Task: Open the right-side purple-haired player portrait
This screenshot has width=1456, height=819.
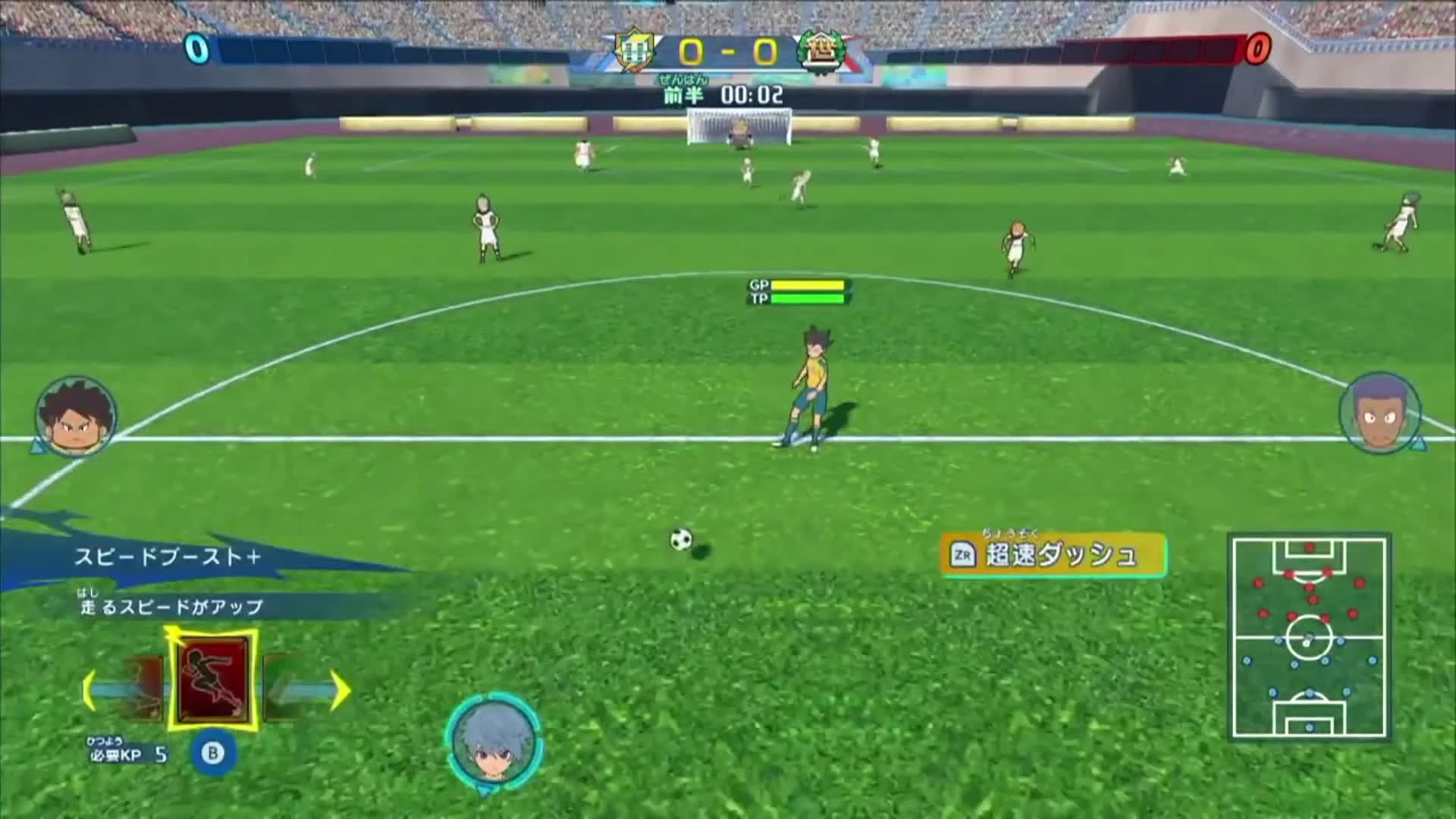Action: 1382,413
